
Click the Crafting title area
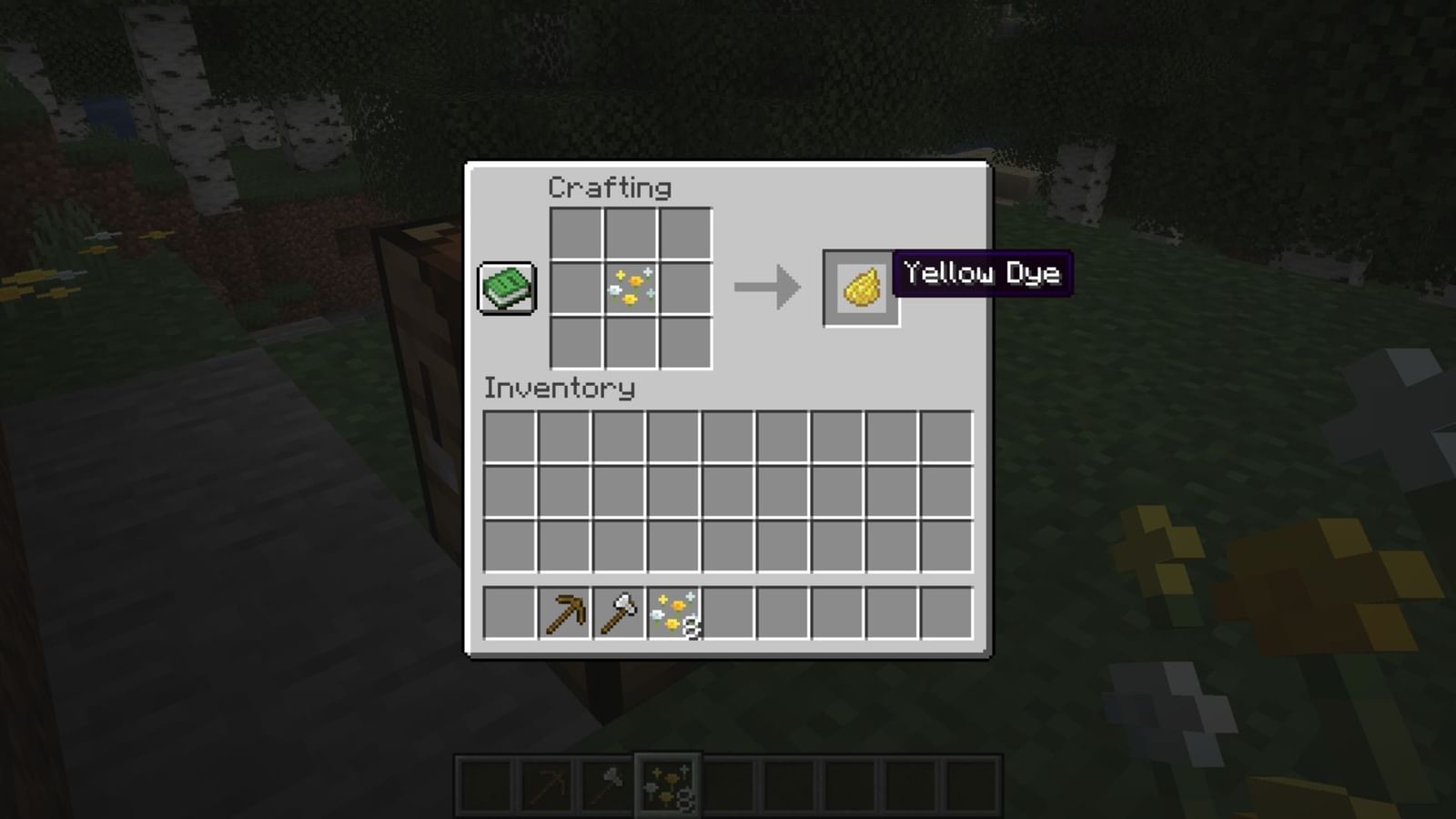[x=608, y=187]
